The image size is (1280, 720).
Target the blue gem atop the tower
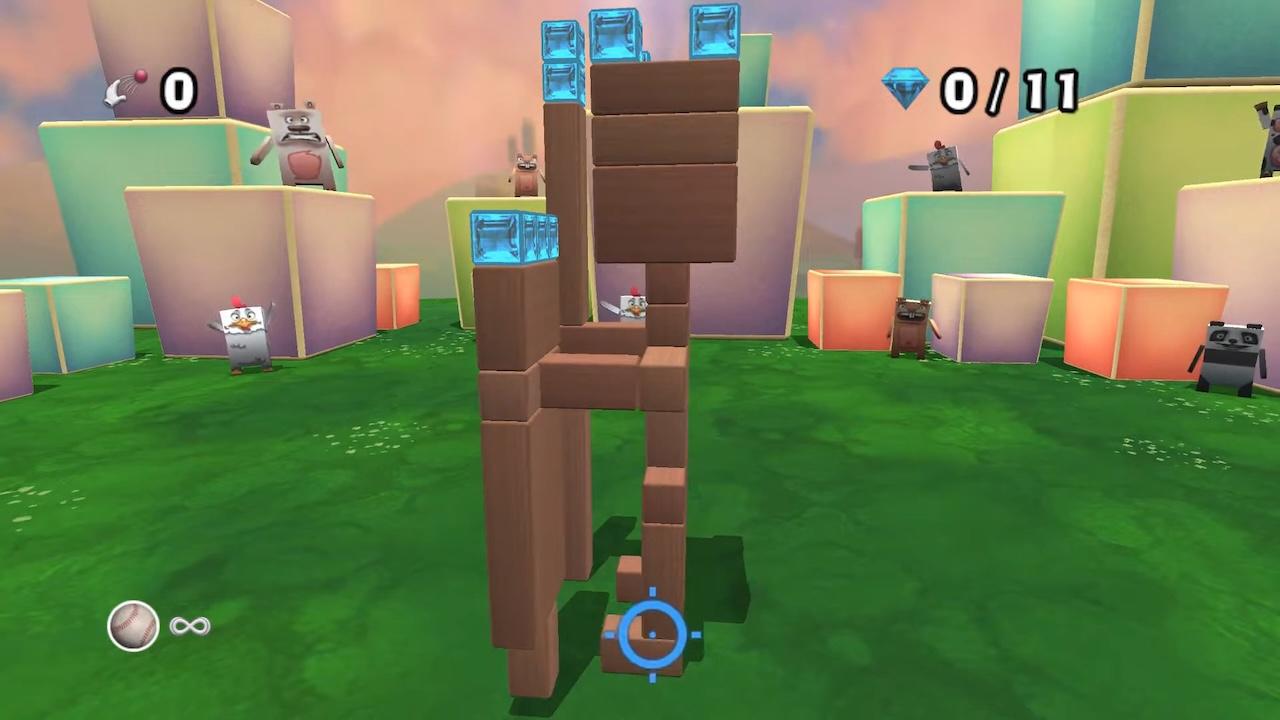coord(615,35)
